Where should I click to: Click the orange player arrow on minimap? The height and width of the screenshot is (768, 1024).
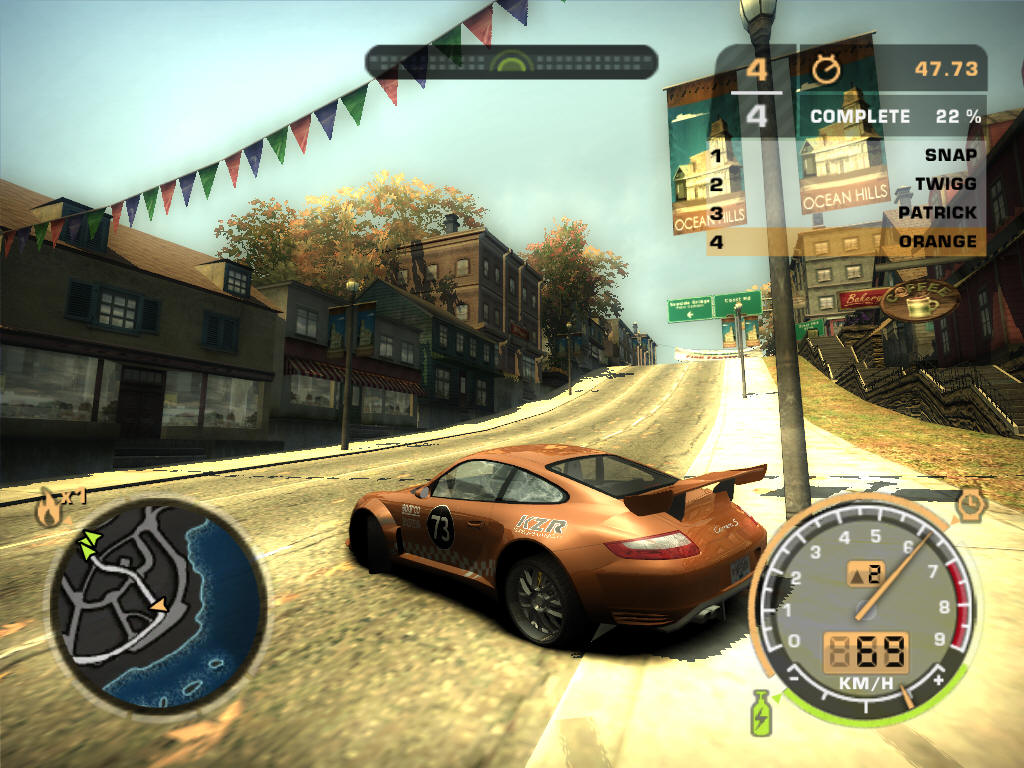(x=158, y=605)
